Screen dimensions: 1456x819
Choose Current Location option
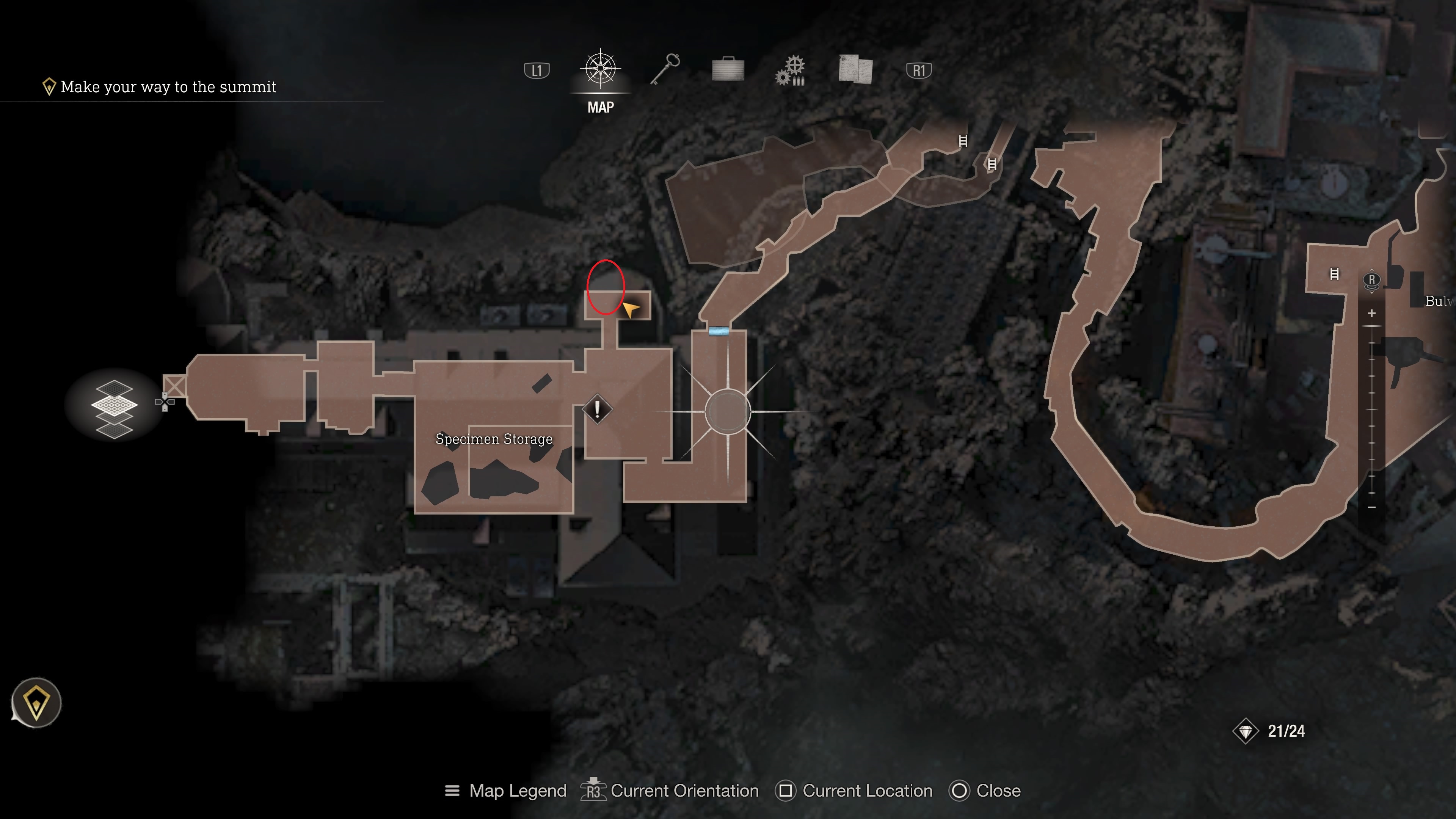pos(854,791)
